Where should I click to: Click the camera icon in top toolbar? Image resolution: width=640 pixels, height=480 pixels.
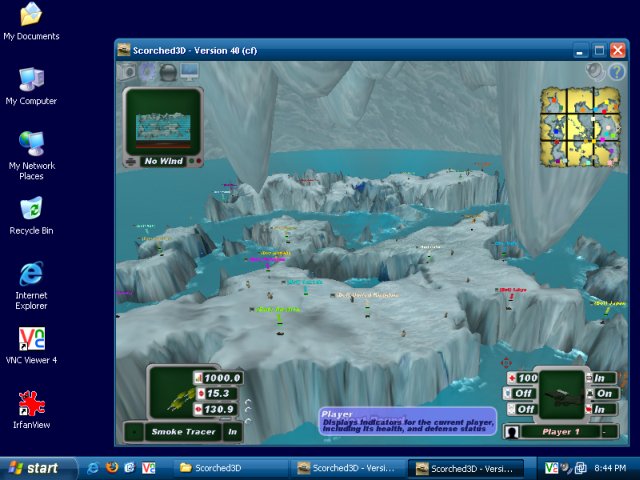click(x=127, y=72)
